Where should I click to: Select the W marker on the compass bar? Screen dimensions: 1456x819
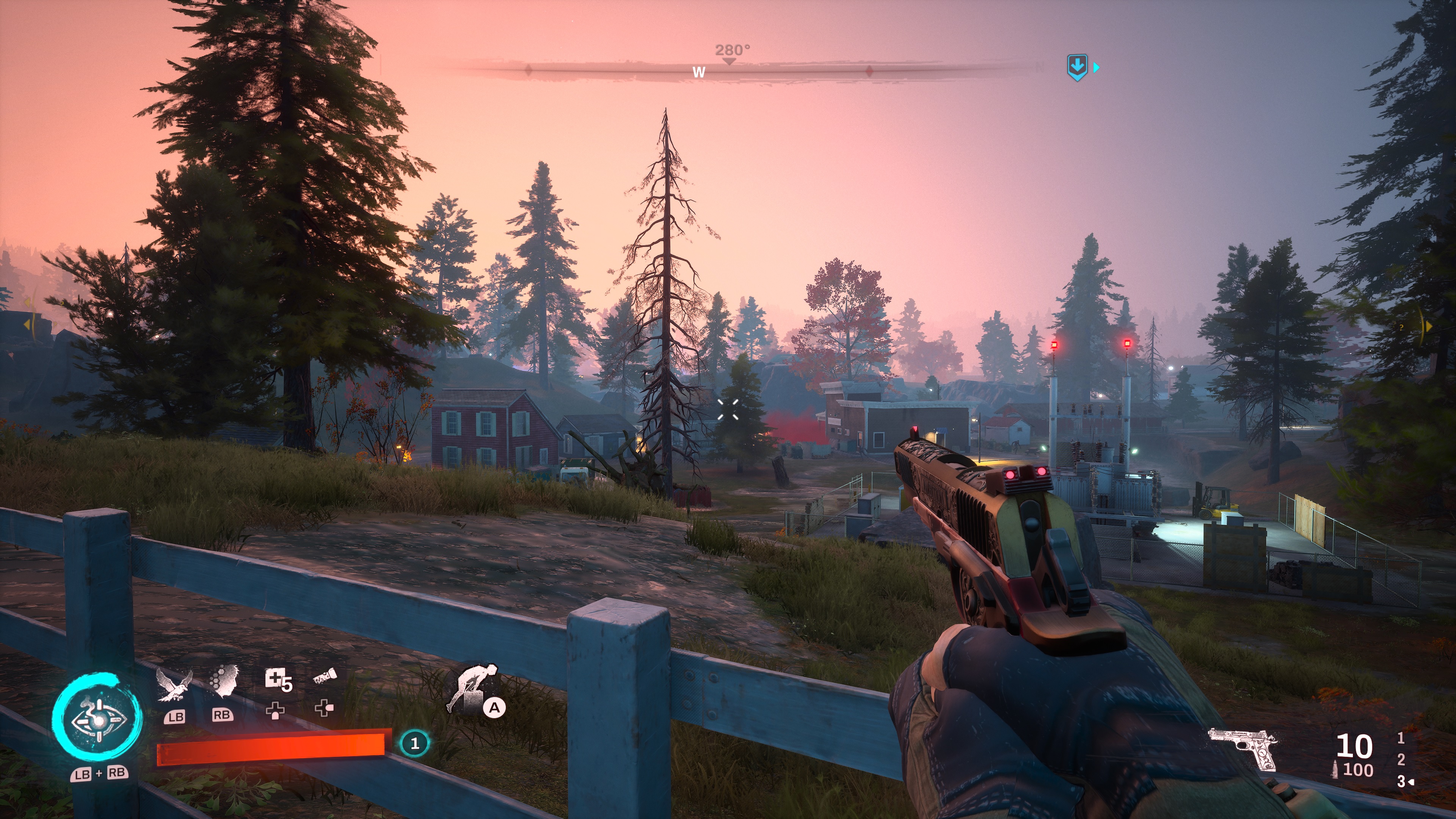point(698,72)
